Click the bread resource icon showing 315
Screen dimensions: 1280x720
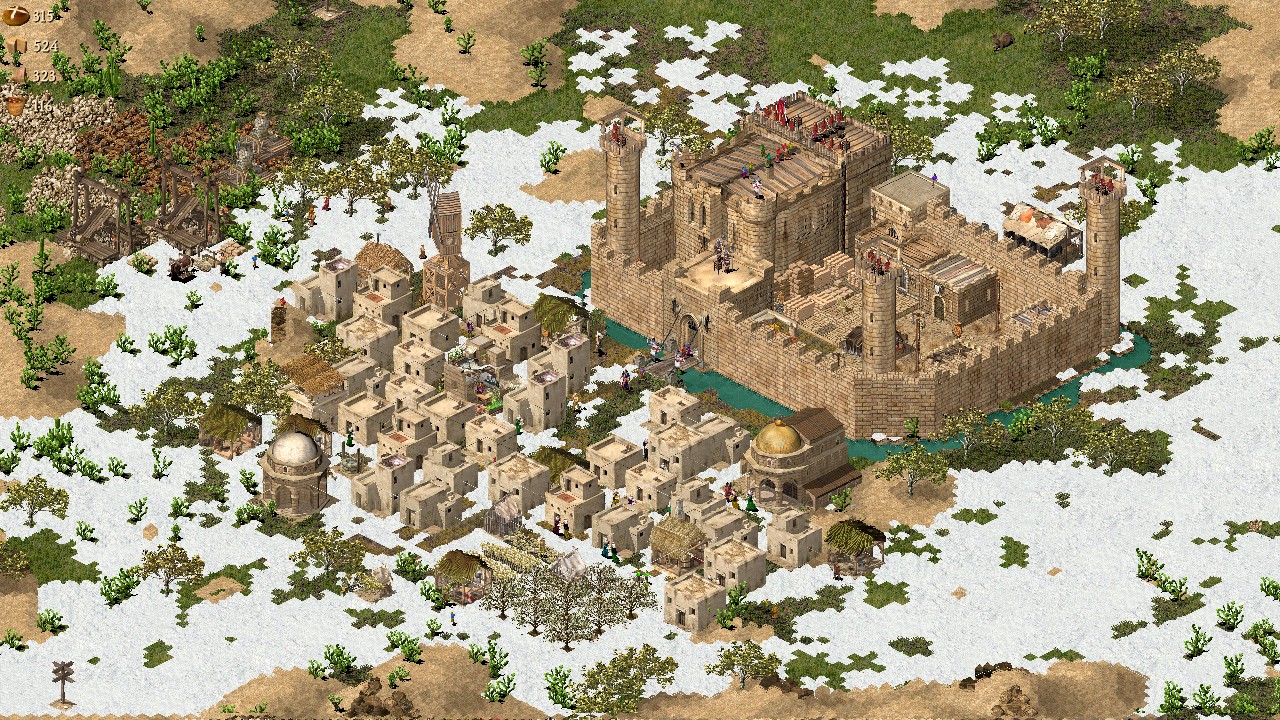coord(18,16)
